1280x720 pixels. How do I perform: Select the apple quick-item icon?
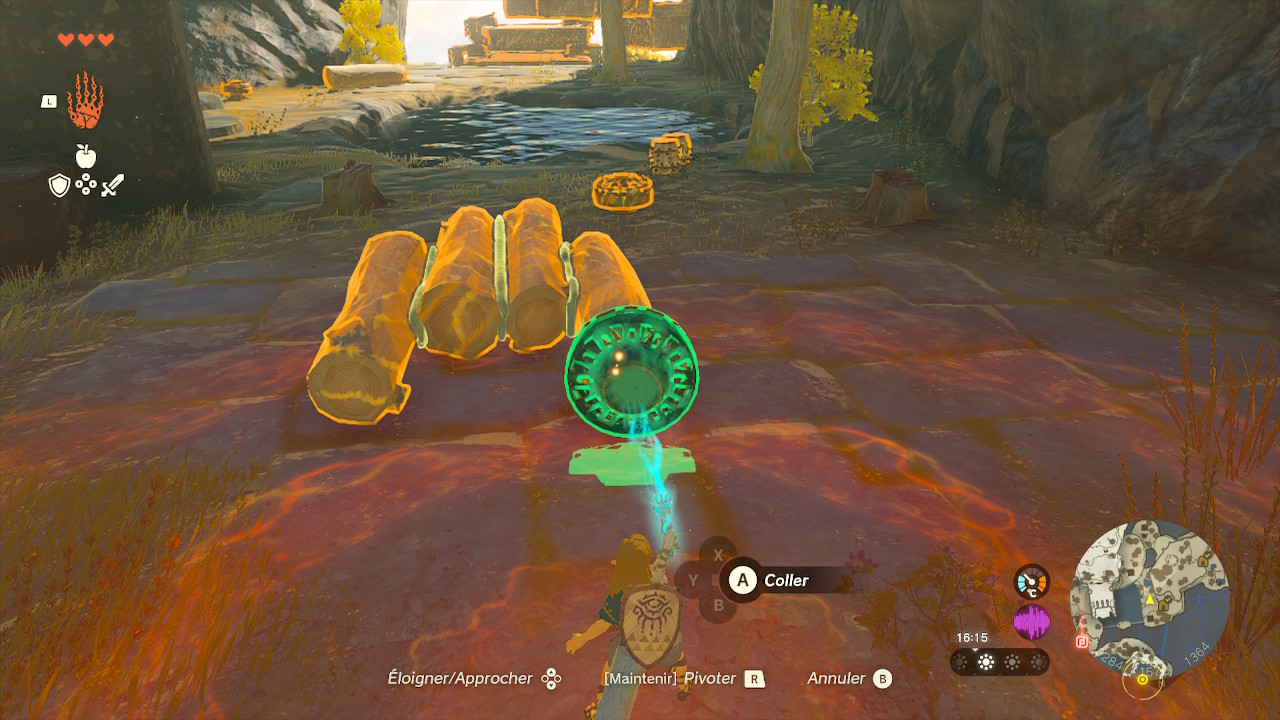[86, 156]
